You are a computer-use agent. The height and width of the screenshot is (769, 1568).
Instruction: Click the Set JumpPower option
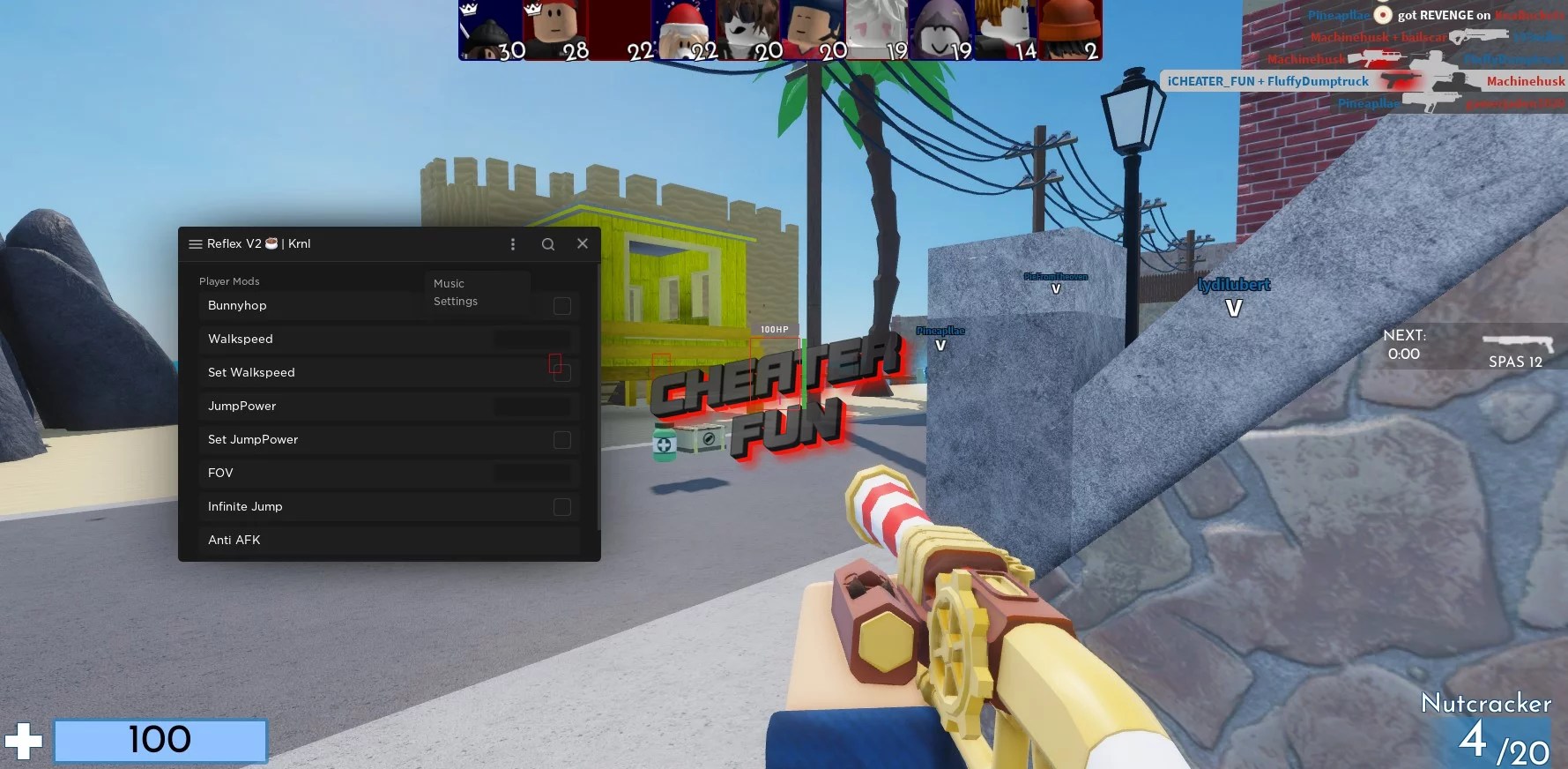pyautogui.click(x=253, y=439)
